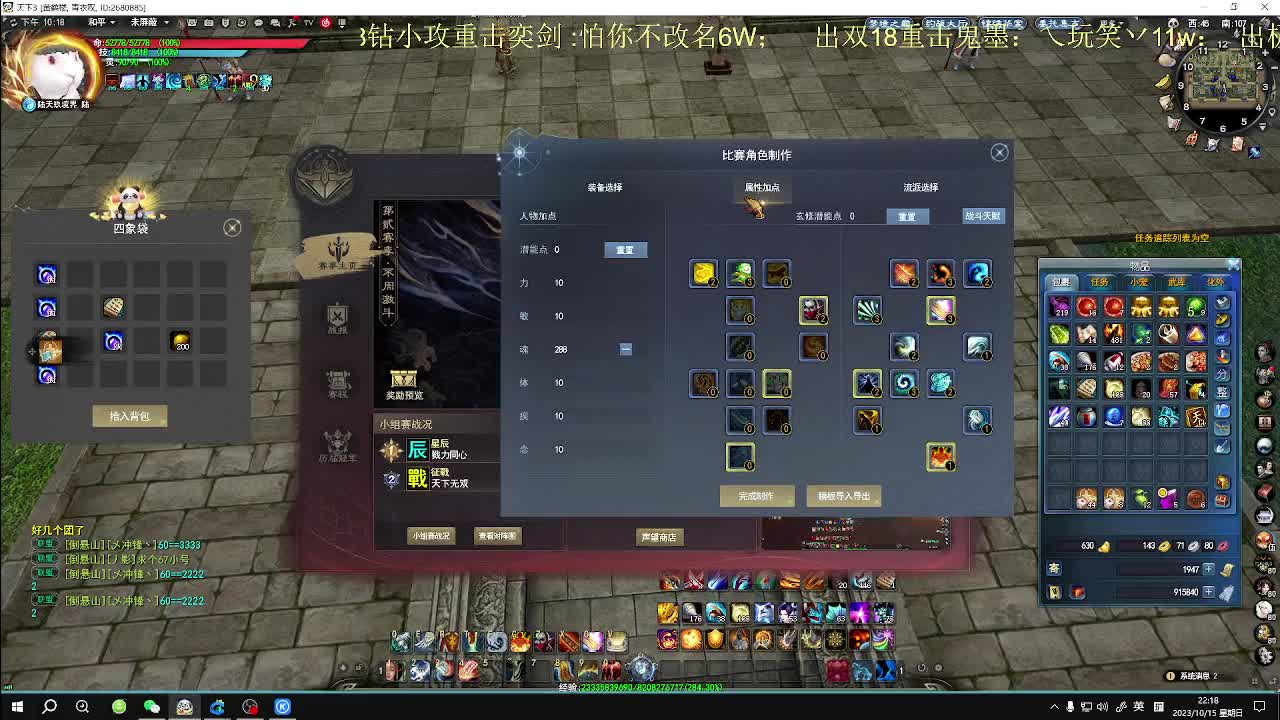The height and width of the screenshot is (720, 1280).
Task: Click the 战报 icon in the tournament left sidebar
Action: [338, 318]
